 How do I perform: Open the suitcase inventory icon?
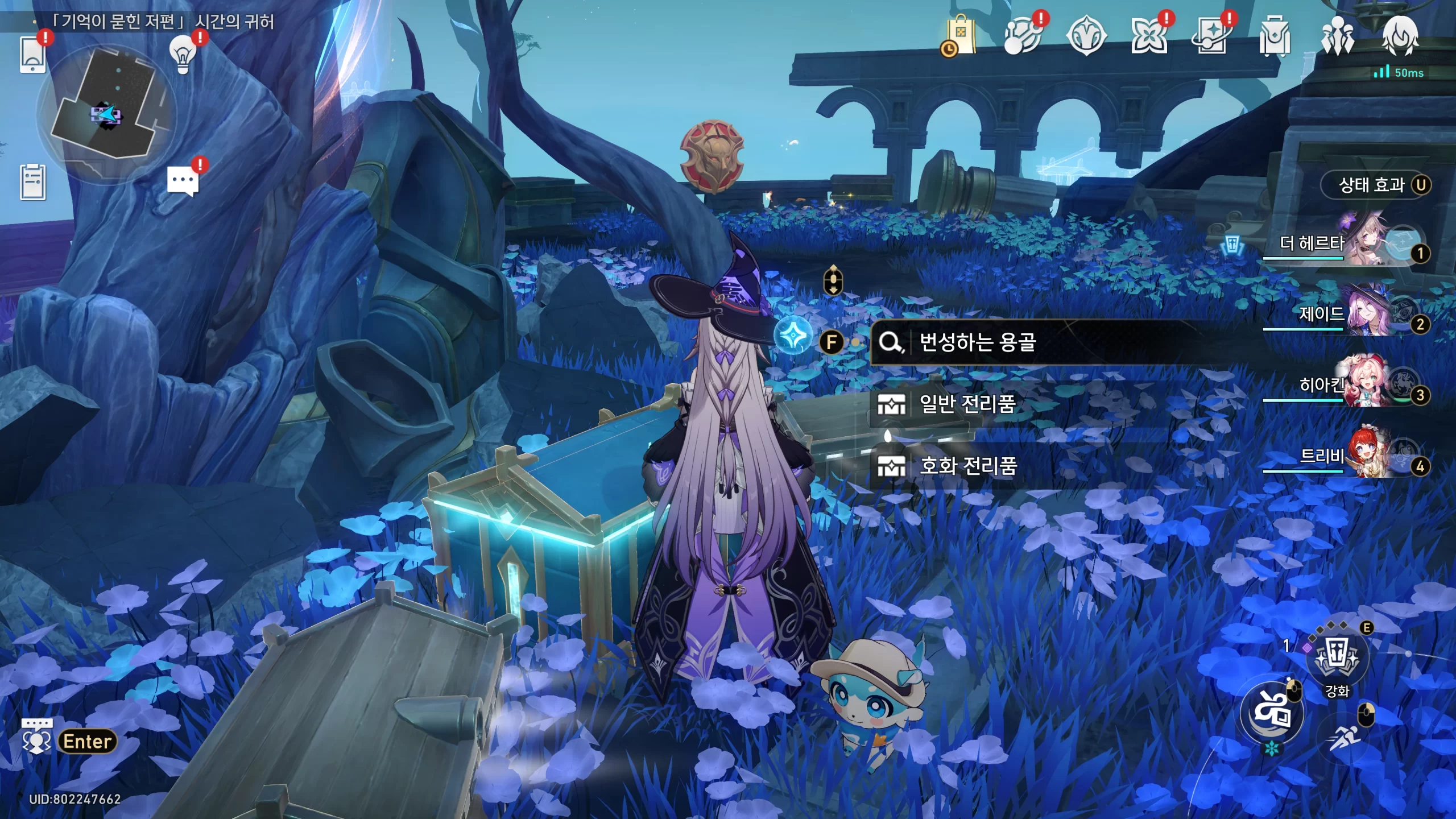[1275, 36]
